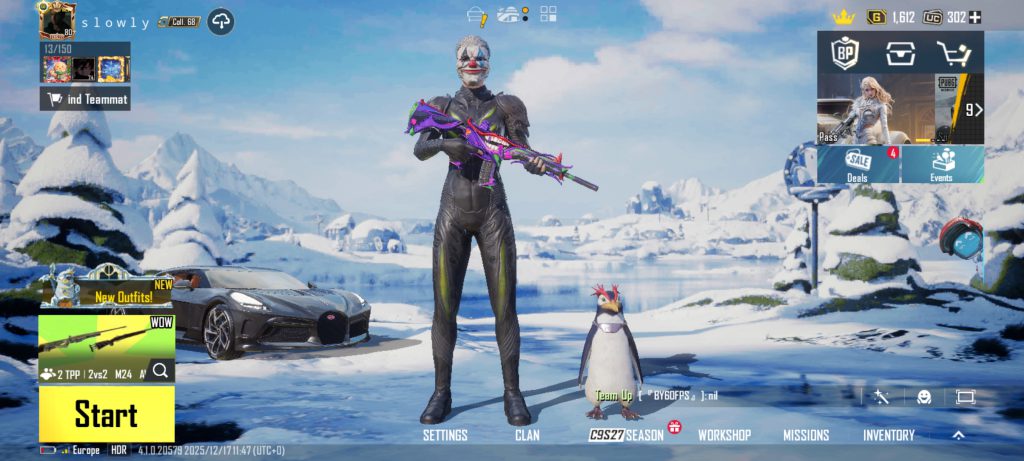Viewport: 1024px width, 461px height.
Task: Open the Inventory
Action: click(x=889, y=436)
